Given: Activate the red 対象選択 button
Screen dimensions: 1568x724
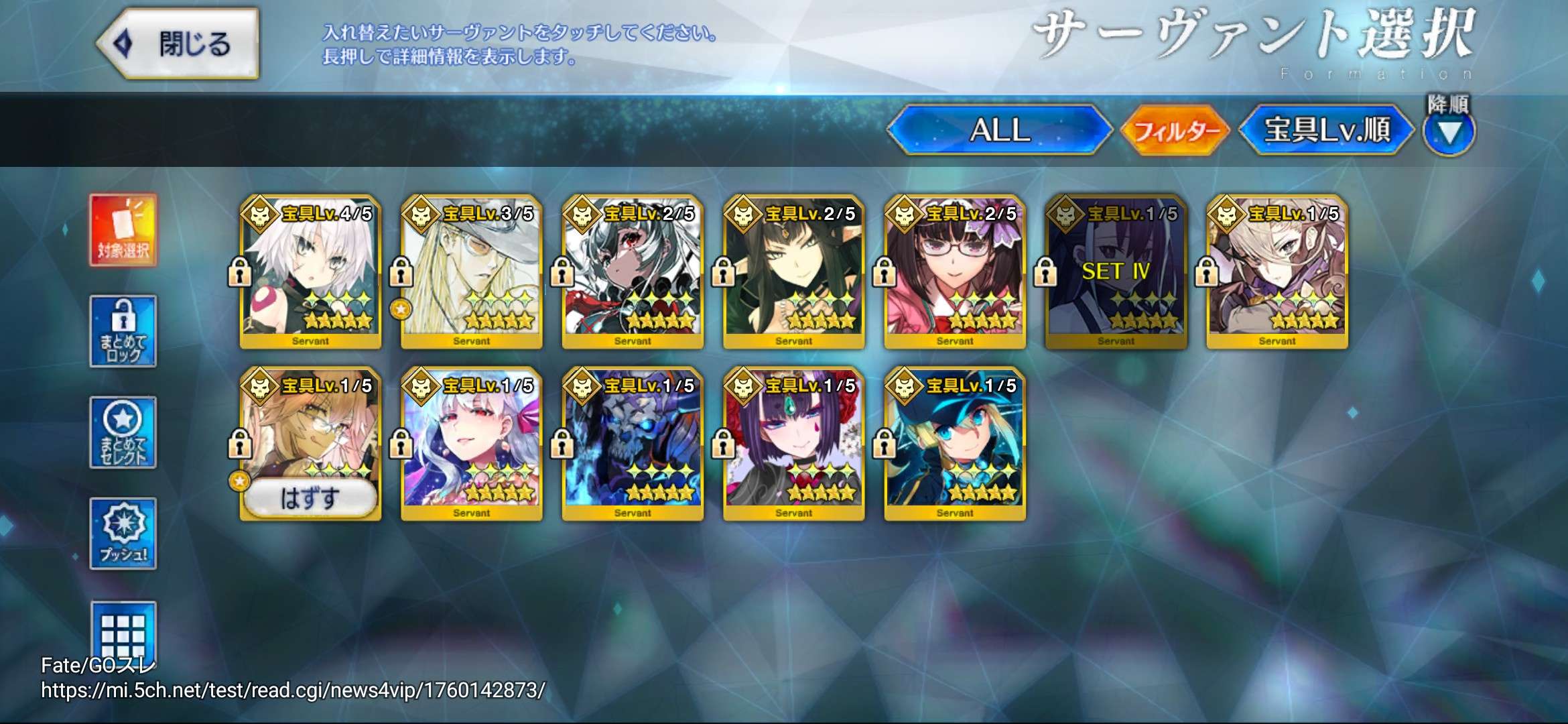Looking at the screenshot, I should [x=123, y=230].
